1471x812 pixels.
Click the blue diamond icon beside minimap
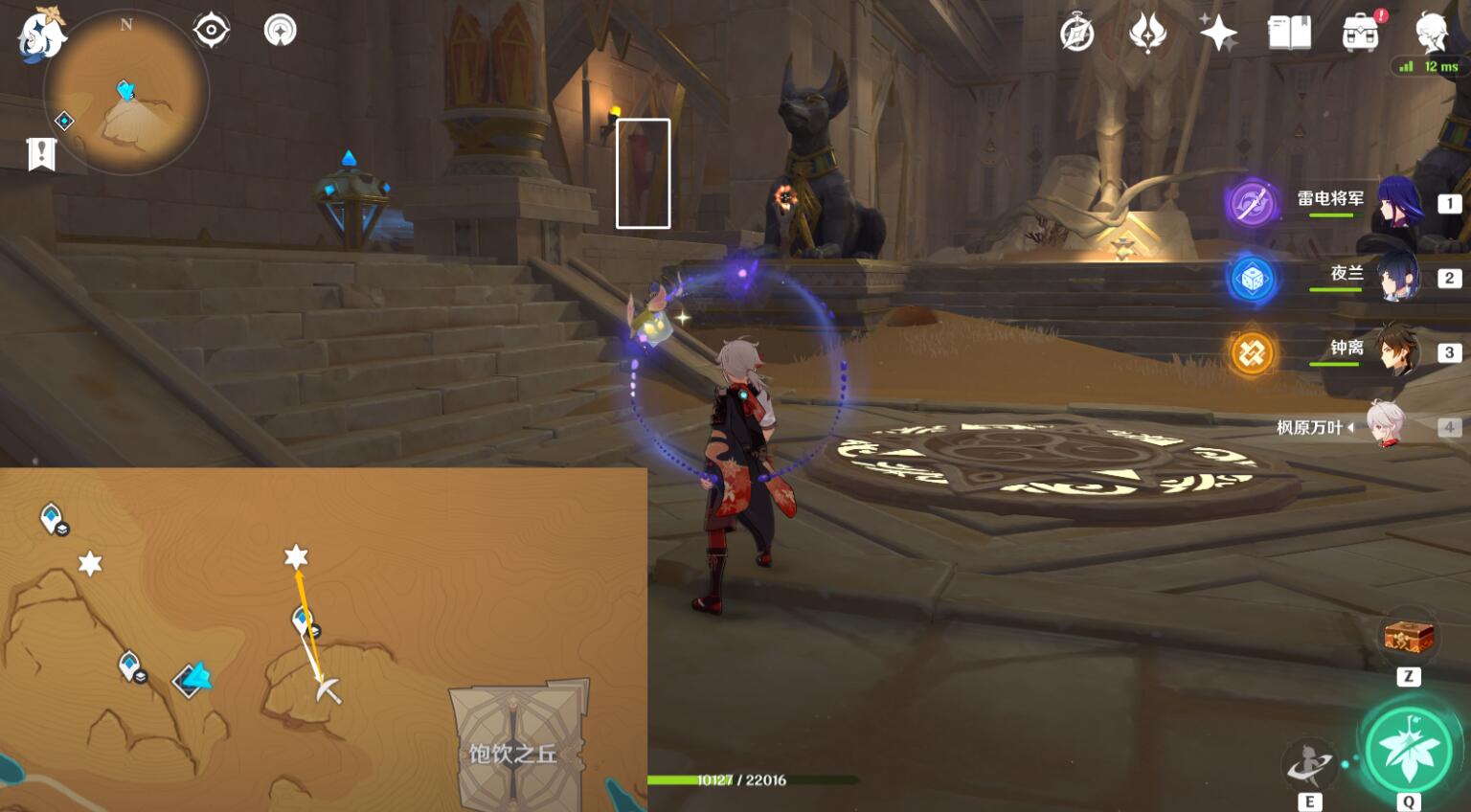(64, 121)
